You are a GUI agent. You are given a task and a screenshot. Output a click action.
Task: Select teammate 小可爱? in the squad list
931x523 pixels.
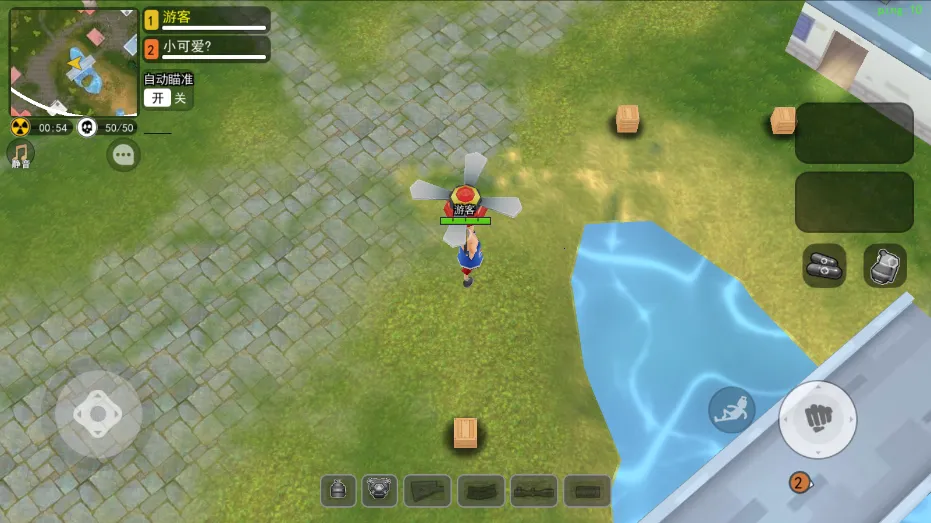(206, 49)
